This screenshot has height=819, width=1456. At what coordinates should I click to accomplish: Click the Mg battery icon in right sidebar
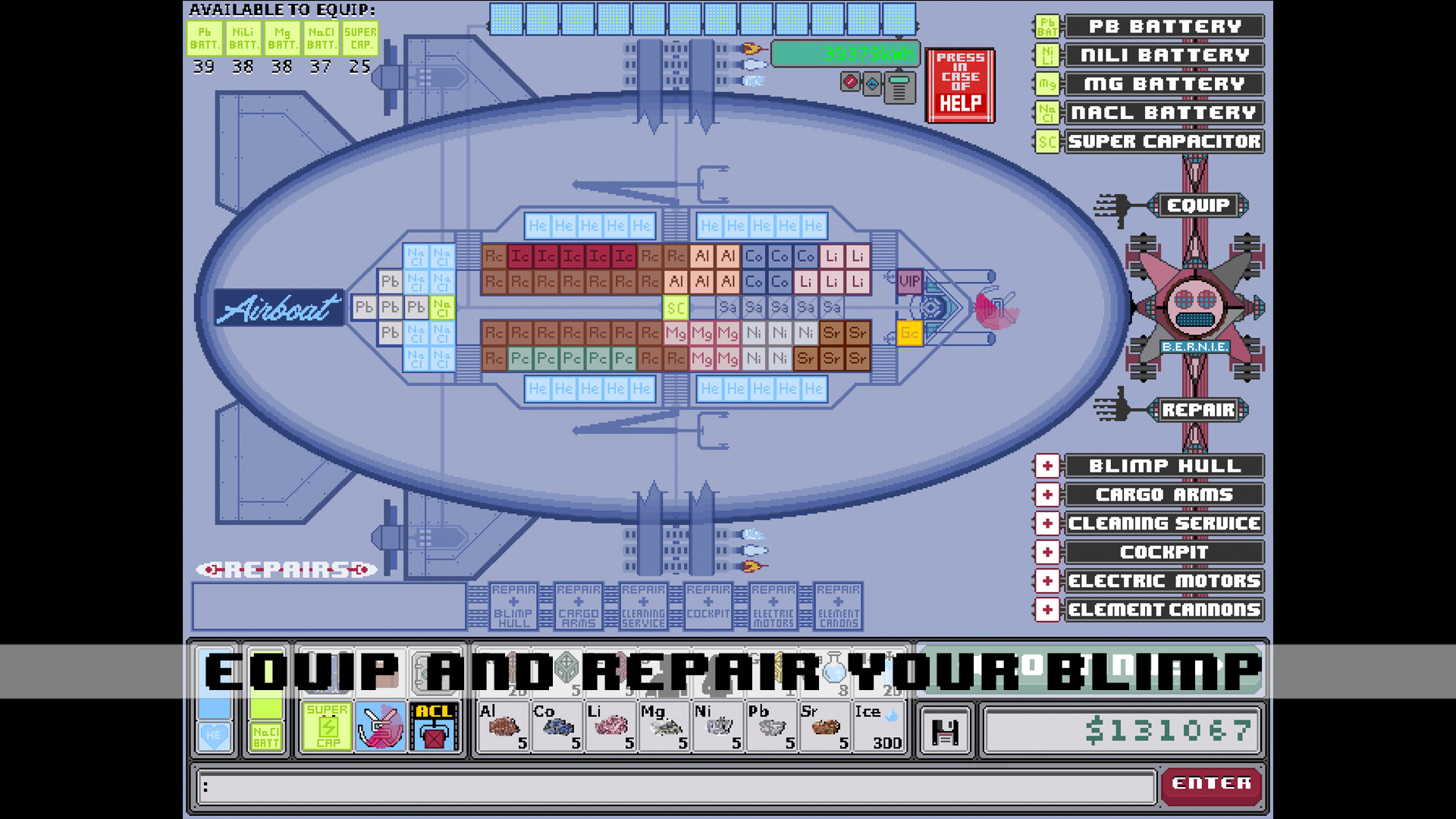coord(1047,84)
